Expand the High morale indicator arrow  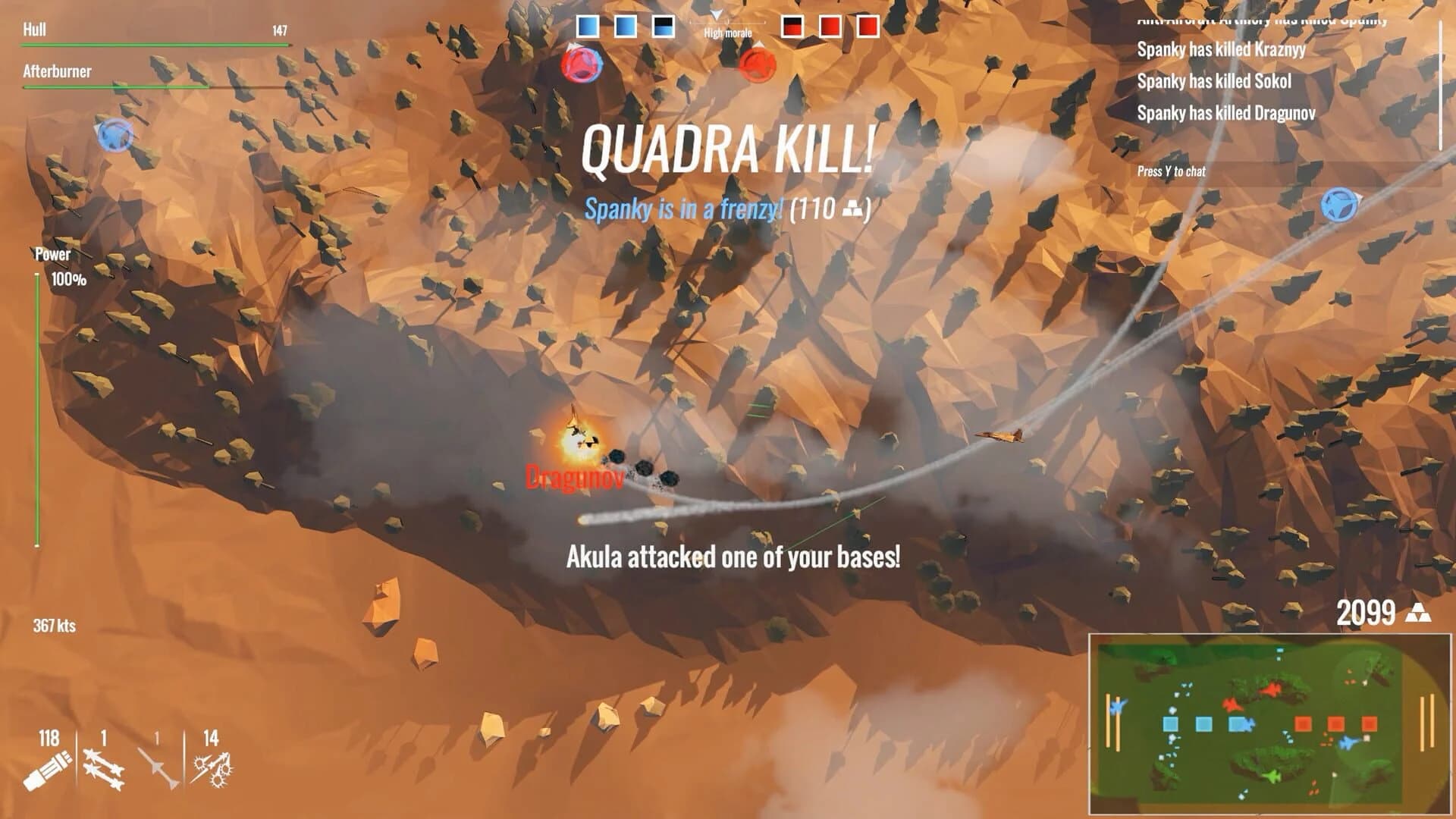coord(716,13)
